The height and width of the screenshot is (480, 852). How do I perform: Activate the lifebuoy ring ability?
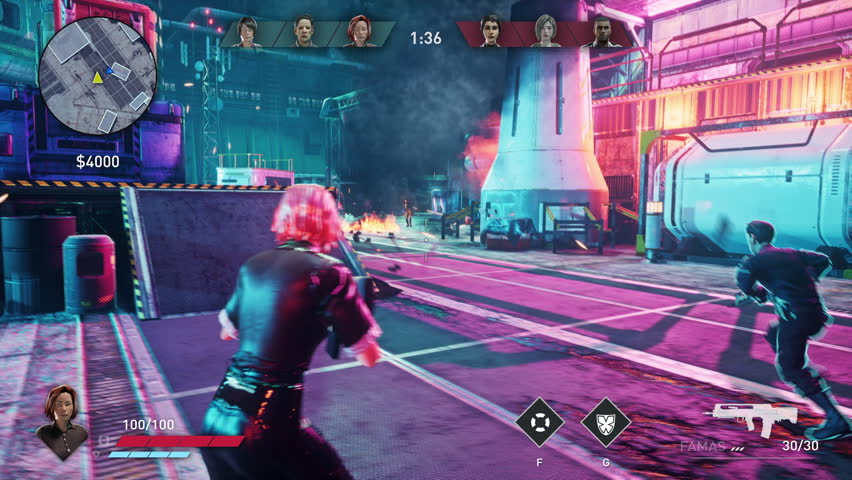point(540,422)
